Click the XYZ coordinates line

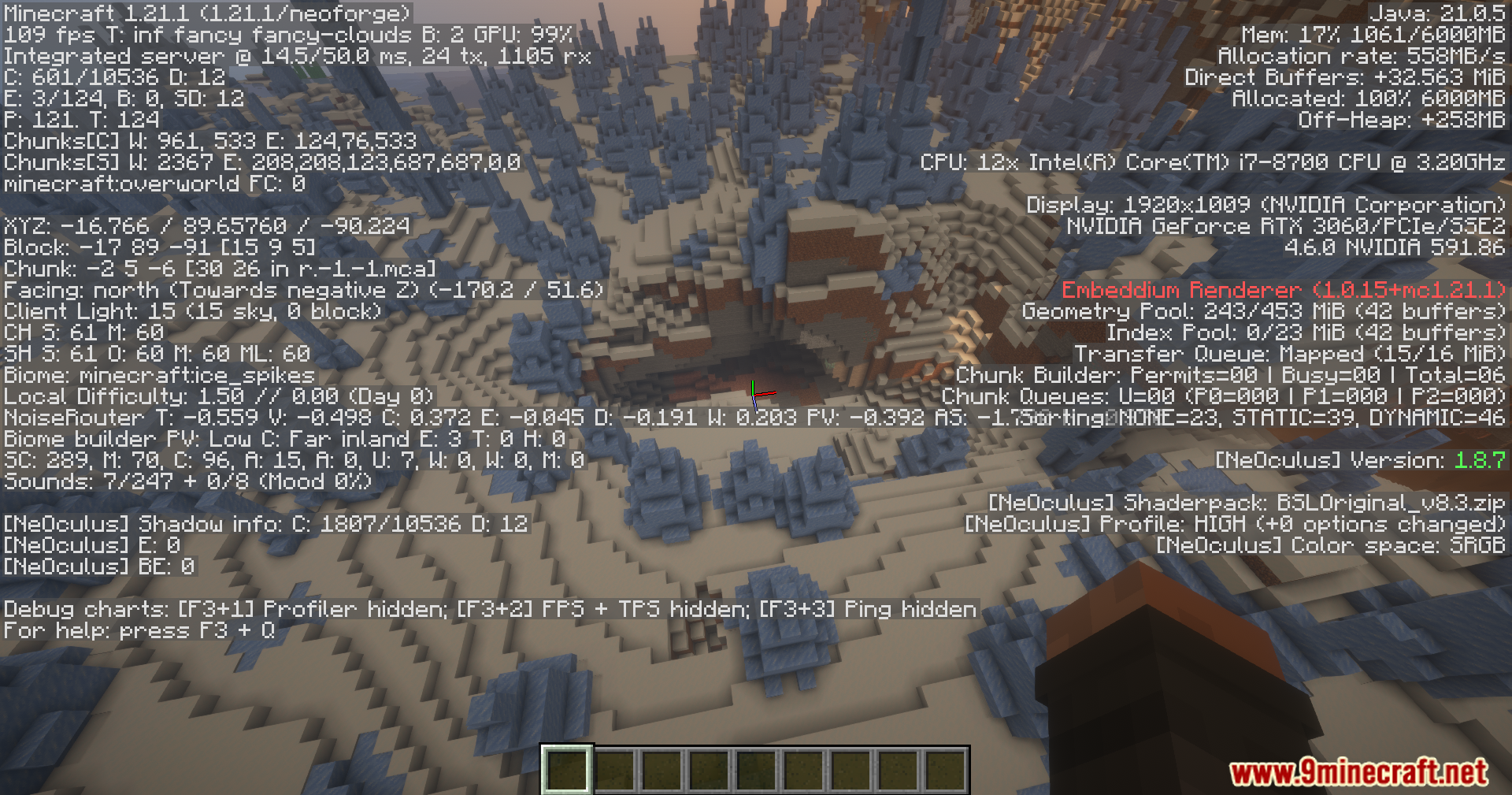pos(205,226)
